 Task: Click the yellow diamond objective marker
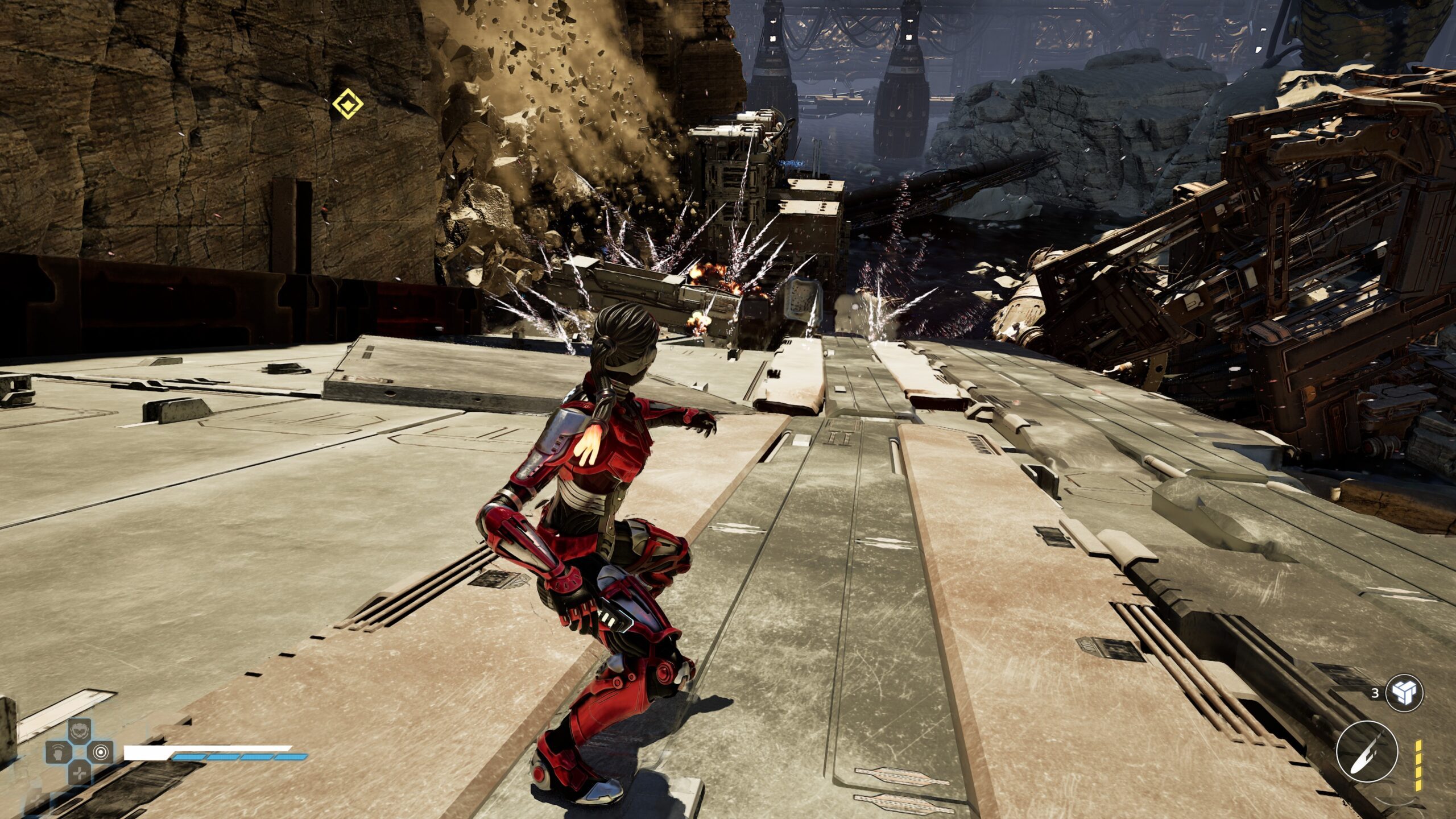(x=348, y=105)
